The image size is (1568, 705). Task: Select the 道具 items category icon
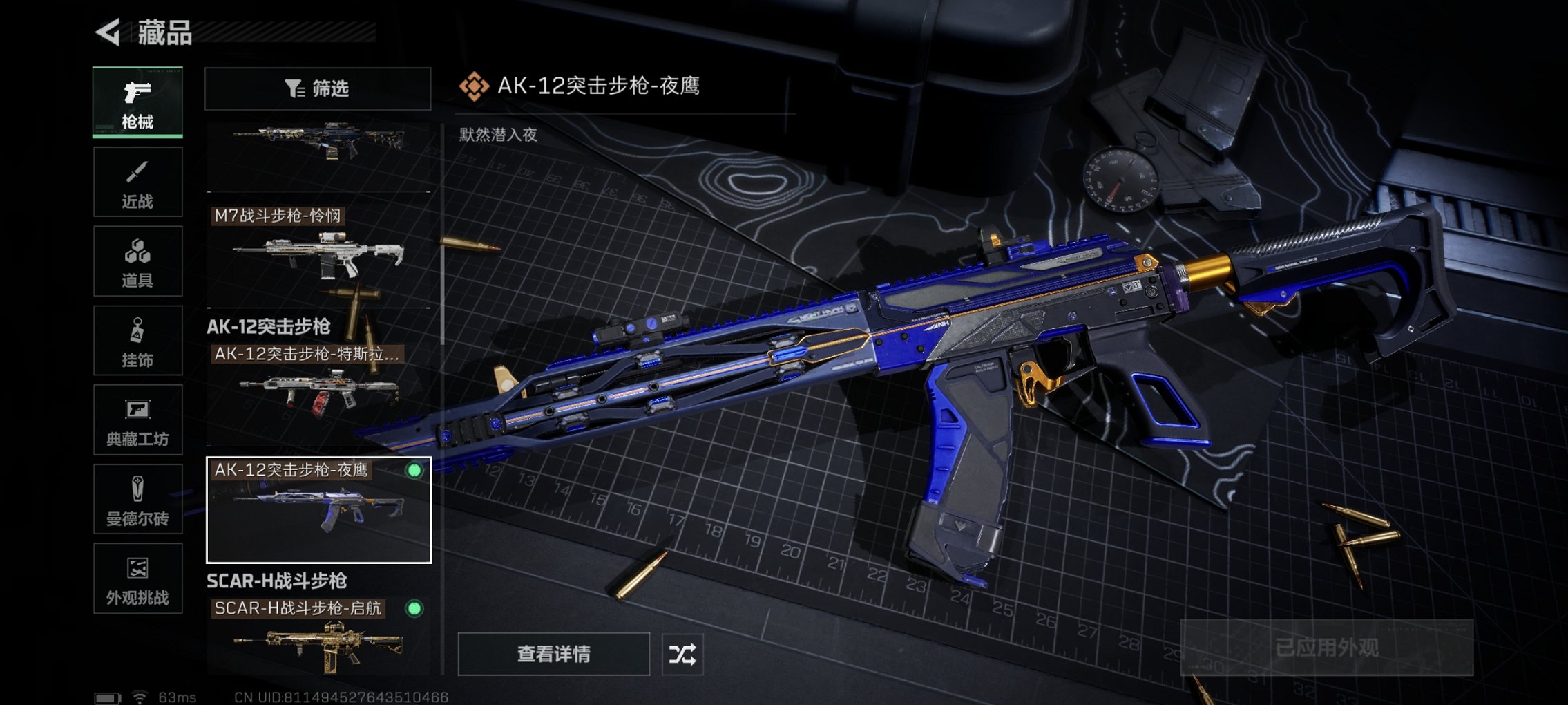click(x=137, y=261)
